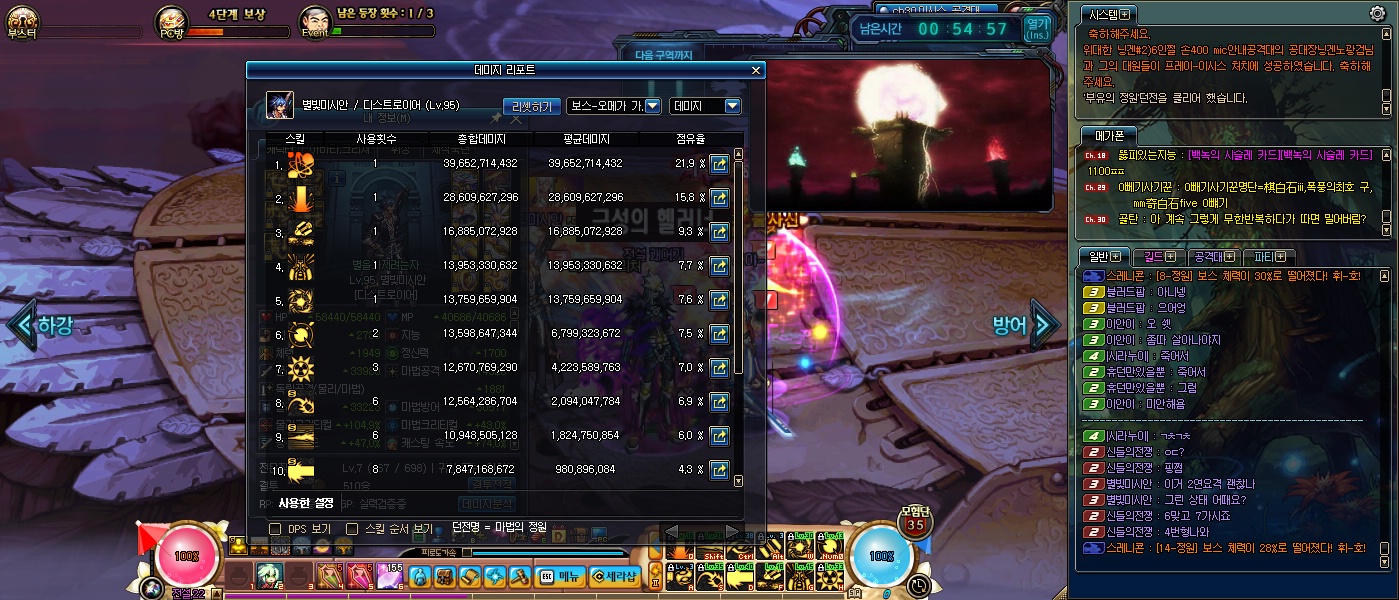
Task: Open the 모험단 level 35 badge
Action: click(915, 519)
